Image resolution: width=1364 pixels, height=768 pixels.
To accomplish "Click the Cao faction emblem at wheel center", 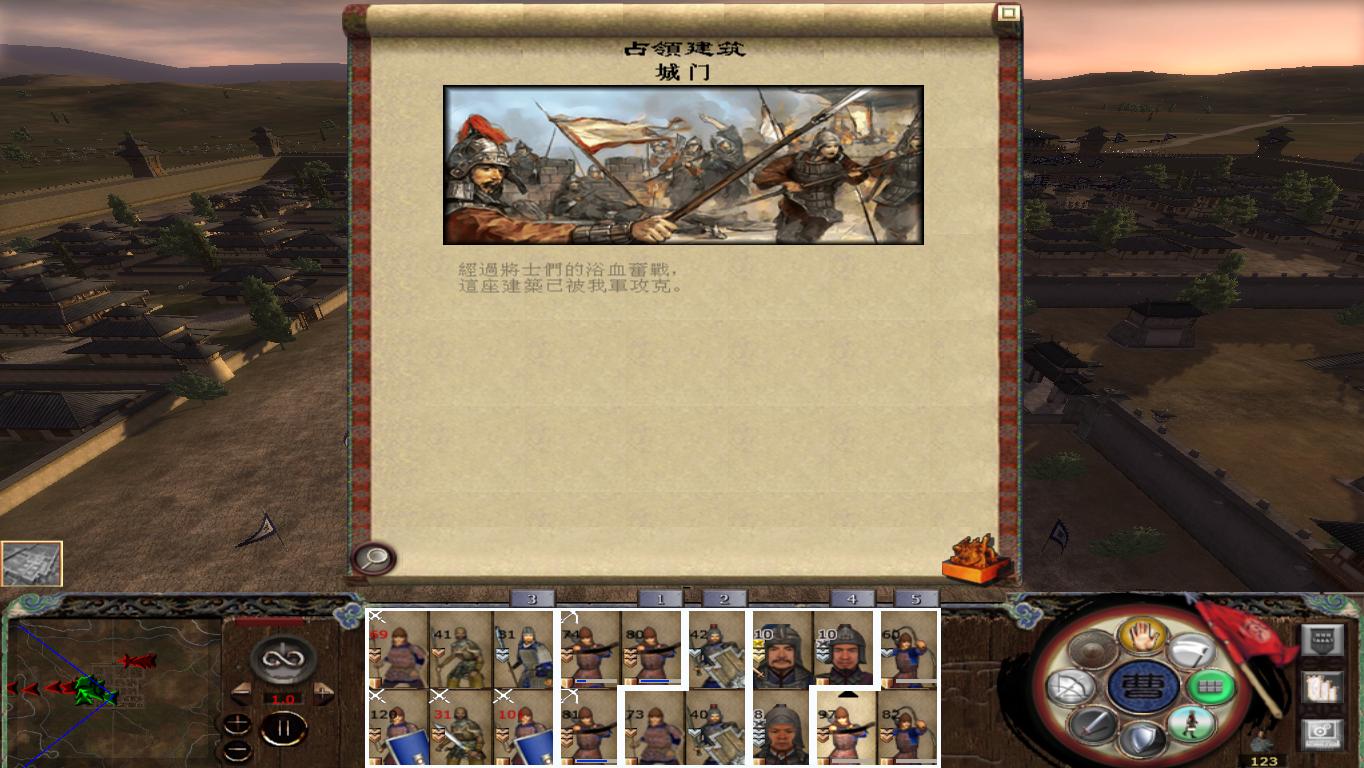I will tap(1144, 687).
